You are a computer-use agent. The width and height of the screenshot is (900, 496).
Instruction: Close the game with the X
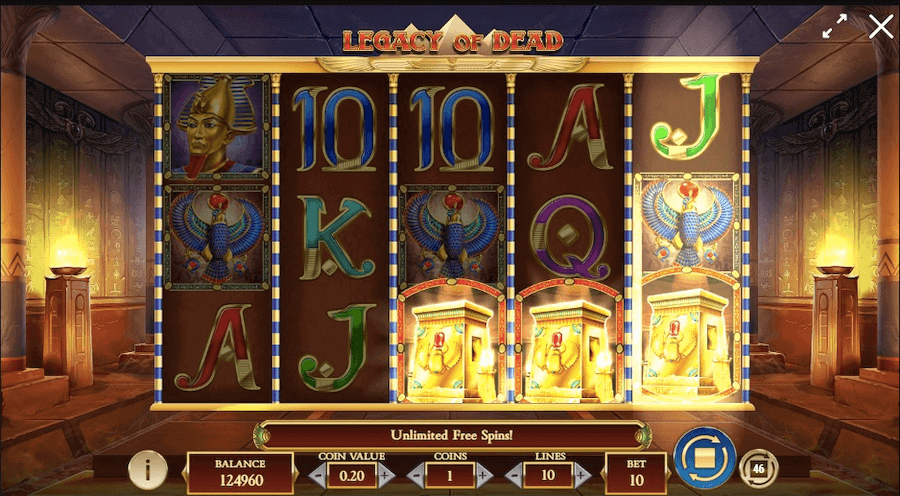click(881, 27)
